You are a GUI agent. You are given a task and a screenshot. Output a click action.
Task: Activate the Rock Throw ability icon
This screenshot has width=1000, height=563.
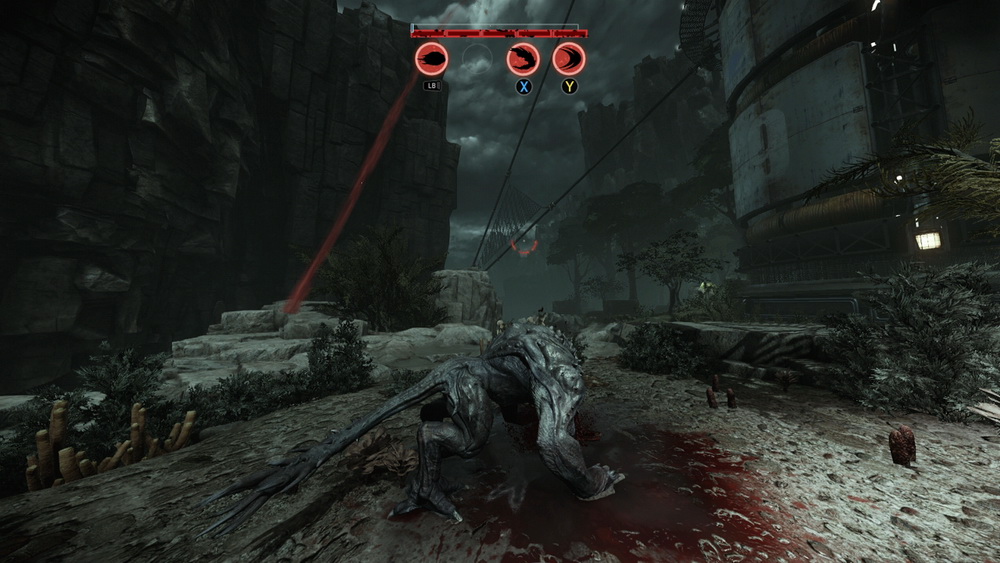click(432, 59)
